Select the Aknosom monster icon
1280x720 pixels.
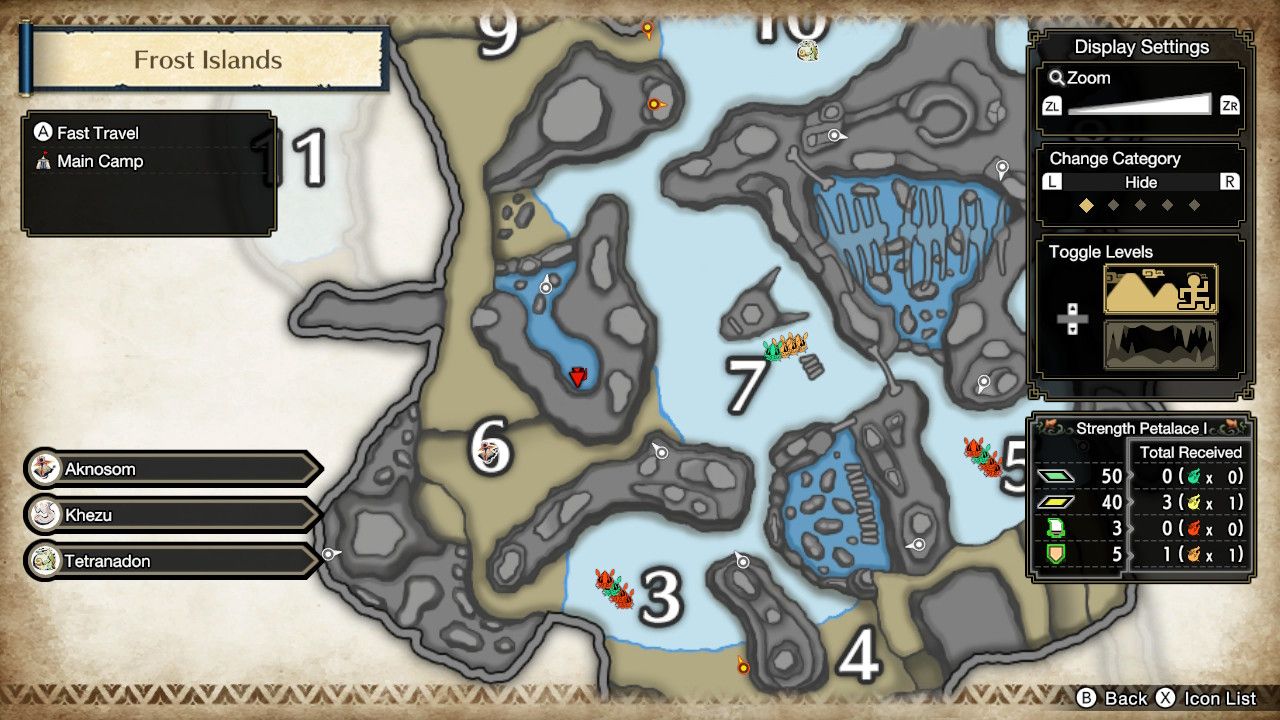pyautogui.click(x=45, y=468)
